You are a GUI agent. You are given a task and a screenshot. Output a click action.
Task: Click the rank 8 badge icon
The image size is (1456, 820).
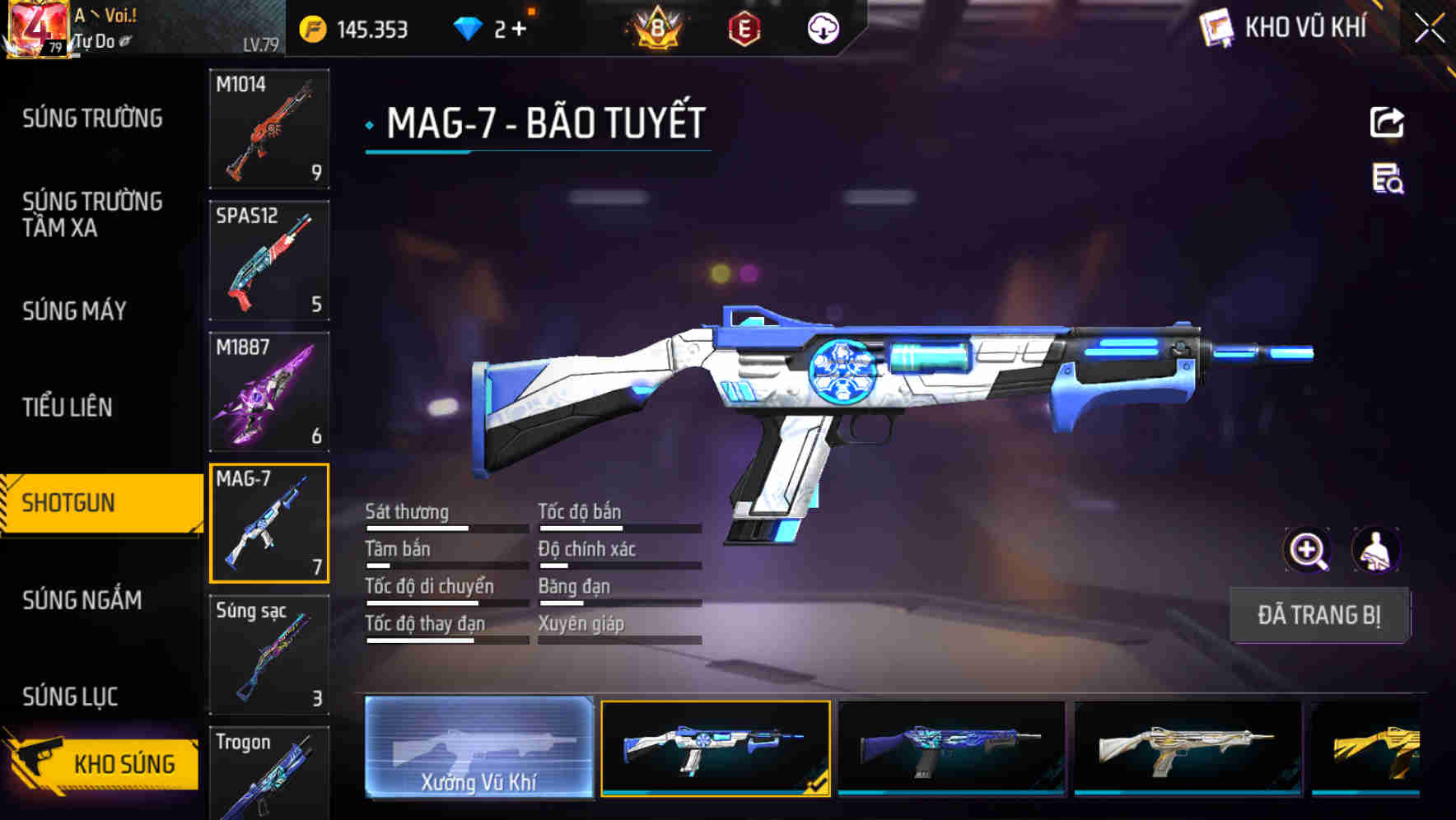coord(655,27)
